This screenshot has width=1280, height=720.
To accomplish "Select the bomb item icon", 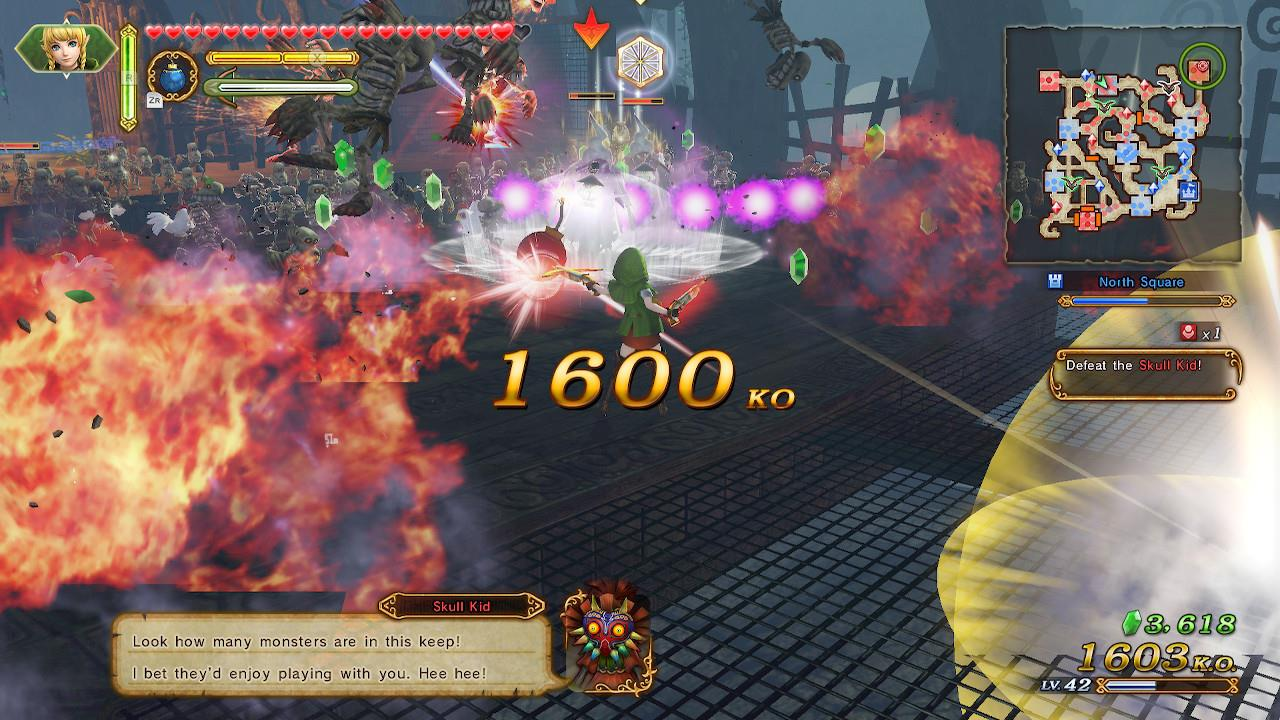I will click(171, 77).
